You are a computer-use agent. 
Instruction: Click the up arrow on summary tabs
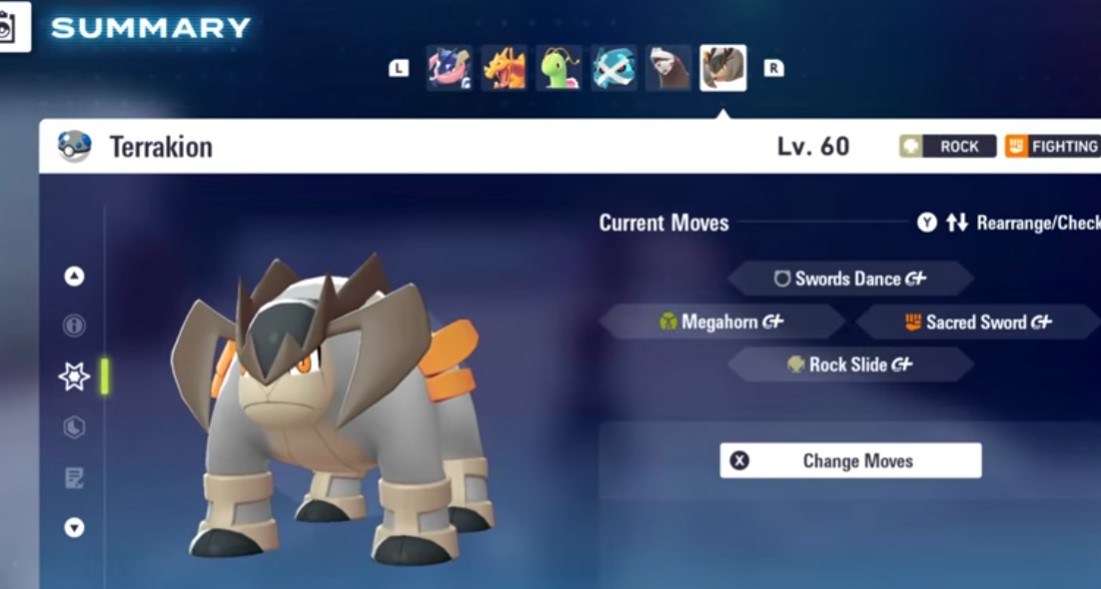point(74,277)
